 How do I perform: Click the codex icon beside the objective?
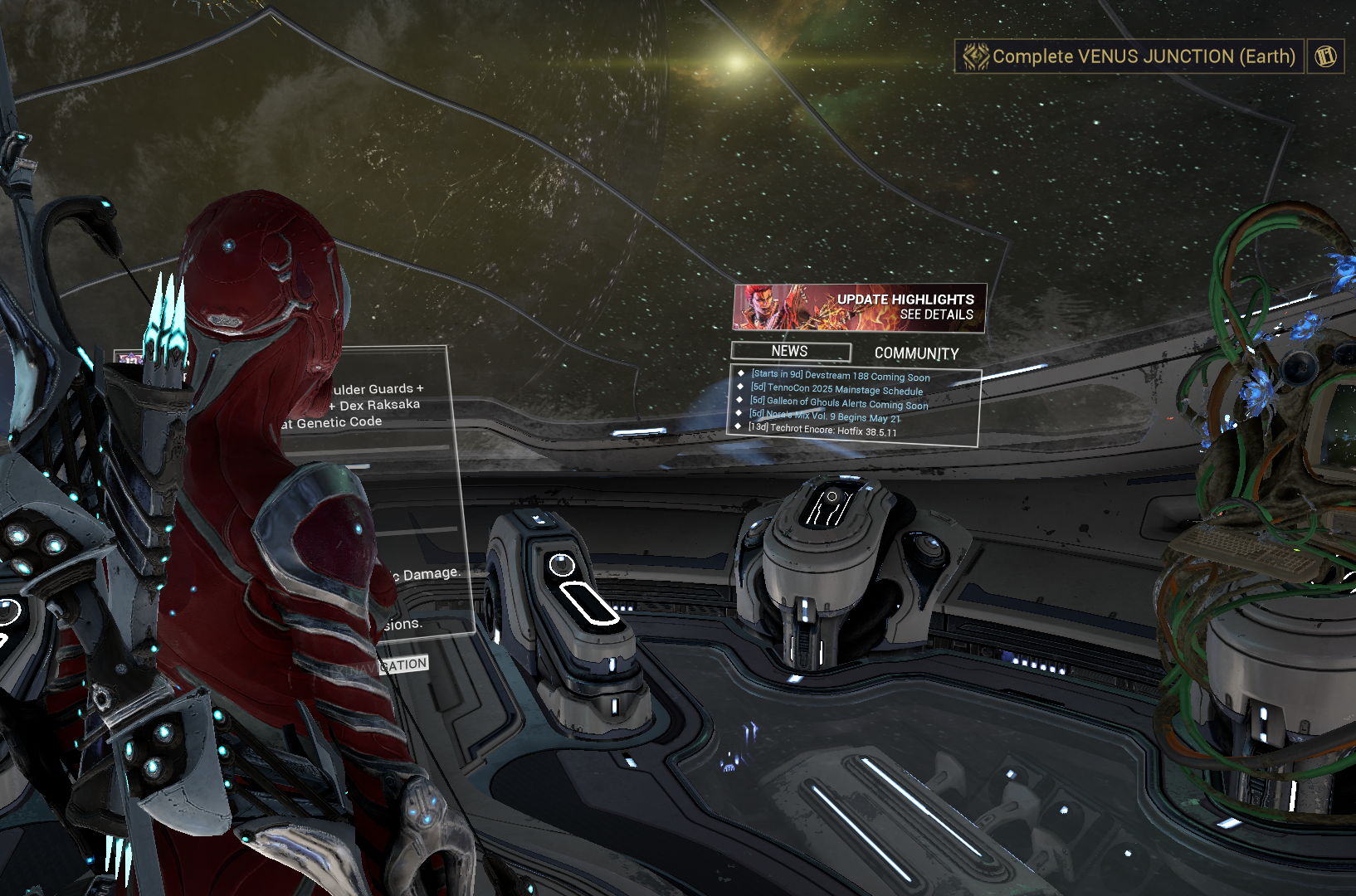[x=1325, y=56]
